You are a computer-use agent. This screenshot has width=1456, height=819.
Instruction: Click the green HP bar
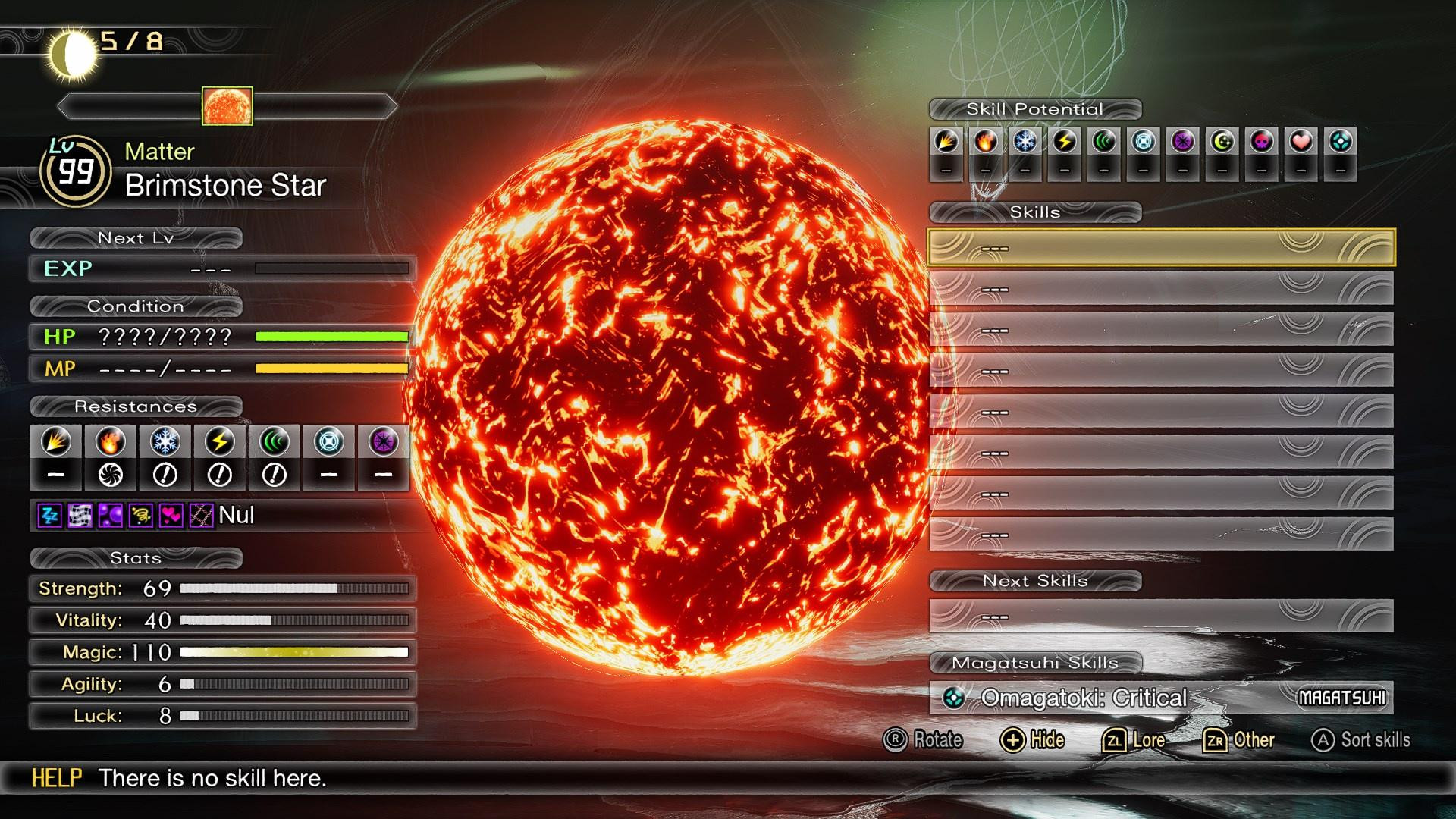[x=331, y=337]
